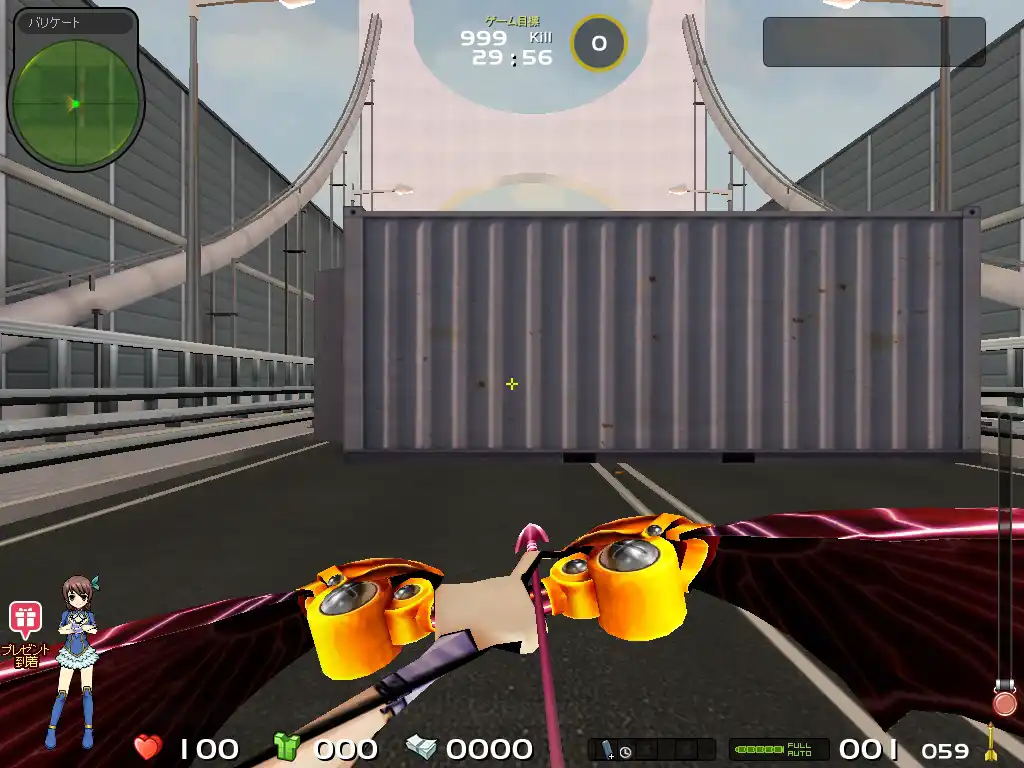Select the anime girl mascot avatar
1024x768 pixels.
[x=73, y=660]
